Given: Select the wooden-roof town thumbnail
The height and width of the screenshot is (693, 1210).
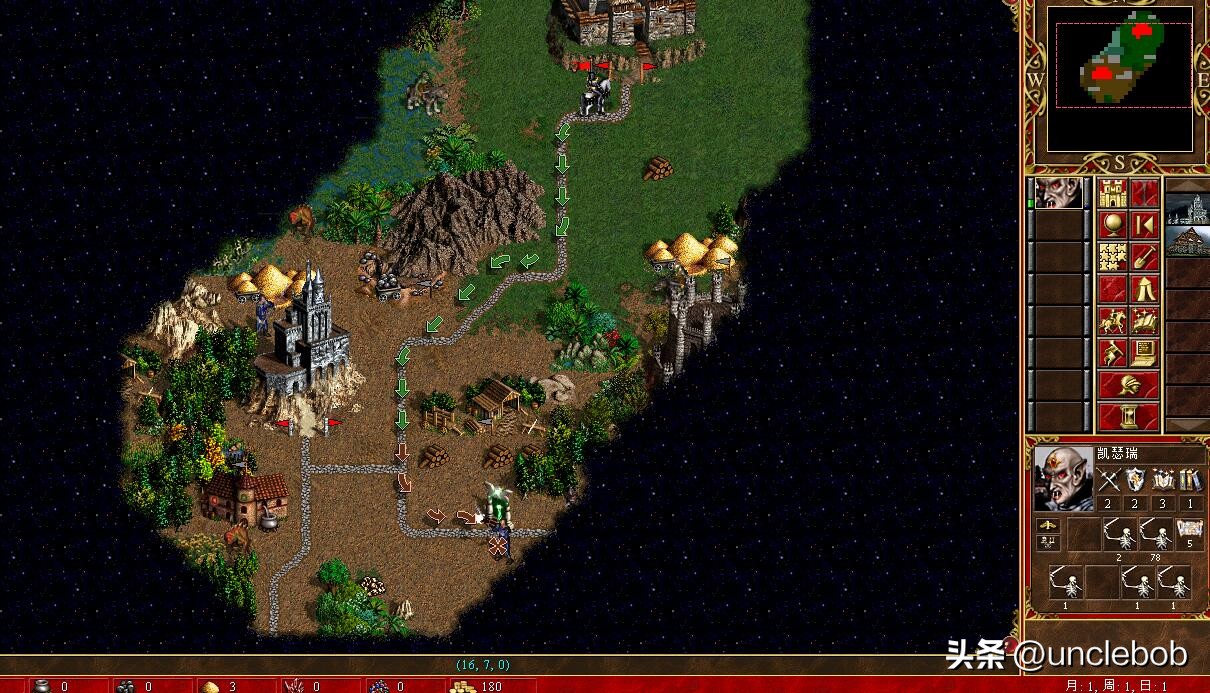Looking at the screenshot, I should tap(1187, 242).
